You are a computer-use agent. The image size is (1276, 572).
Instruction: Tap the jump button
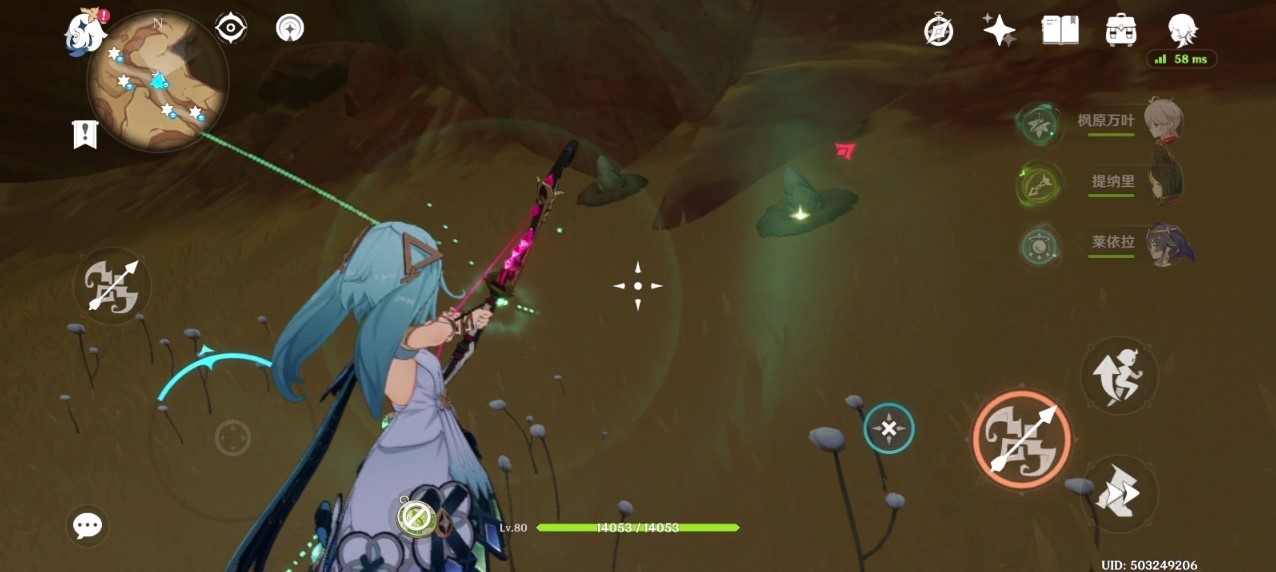[x=1119, y=375]
